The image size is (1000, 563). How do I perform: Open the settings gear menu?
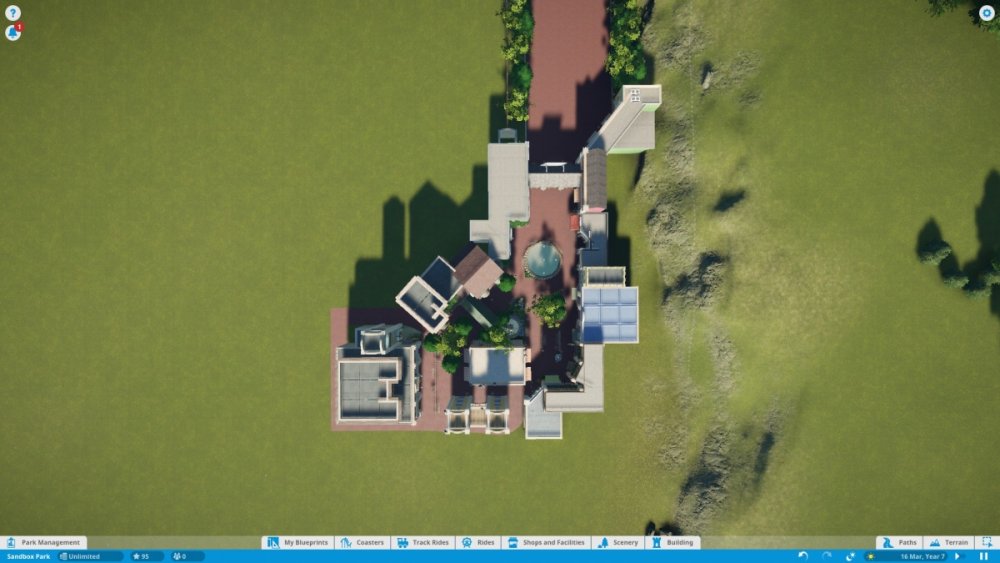click(986, 13)
